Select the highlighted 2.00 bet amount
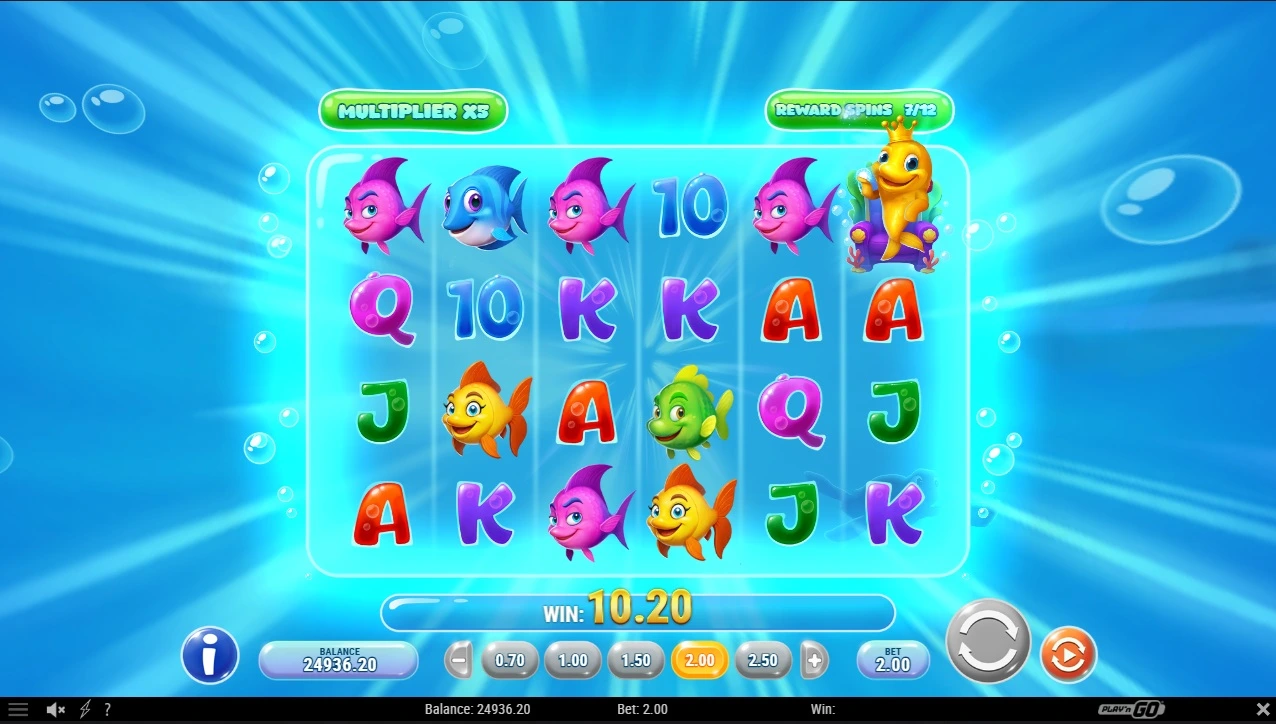This screenshot has width=1276, height=724. click(700, 660)
